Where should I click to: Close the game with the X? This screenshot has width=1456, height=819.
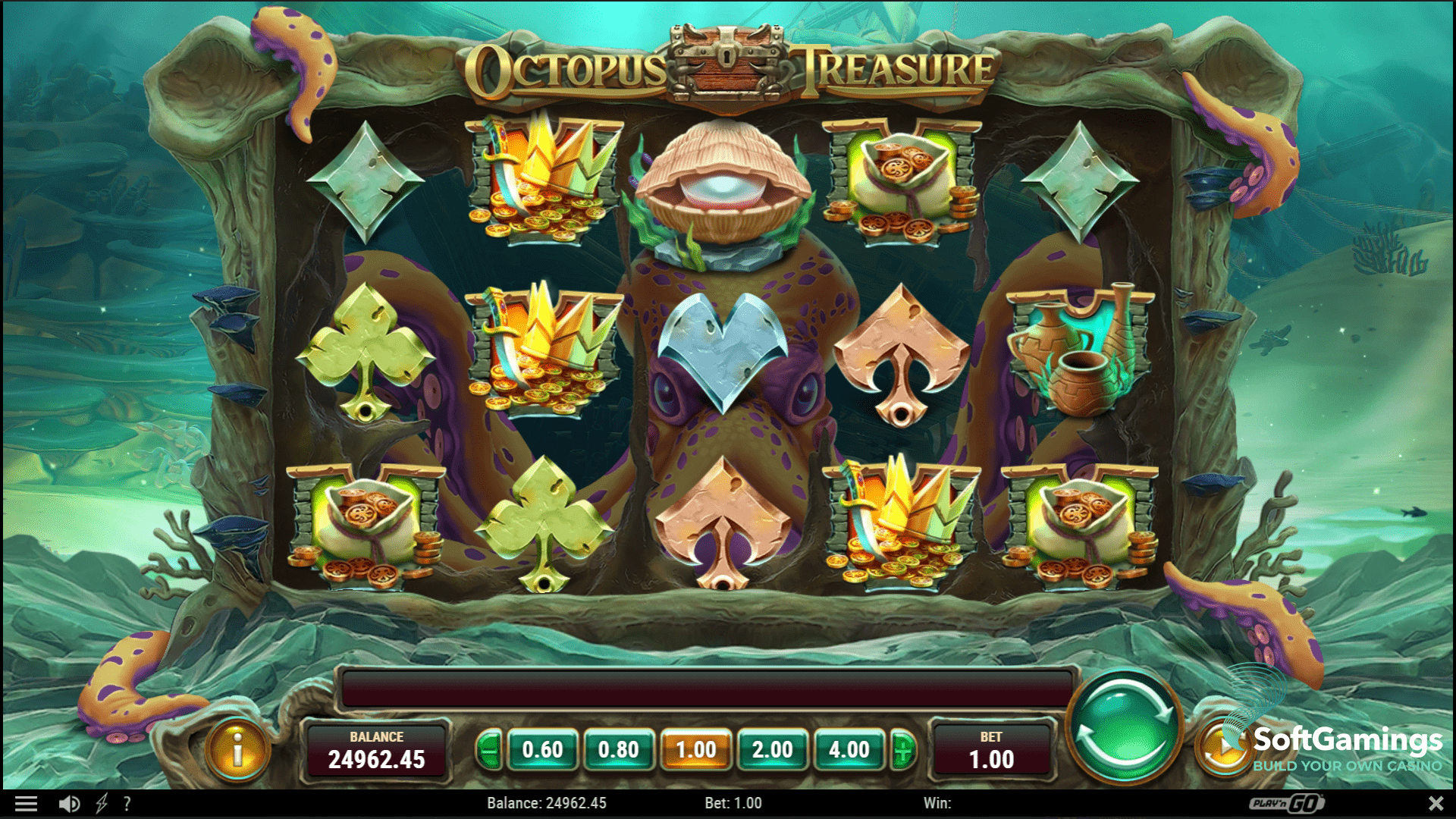click(1435, 802)
